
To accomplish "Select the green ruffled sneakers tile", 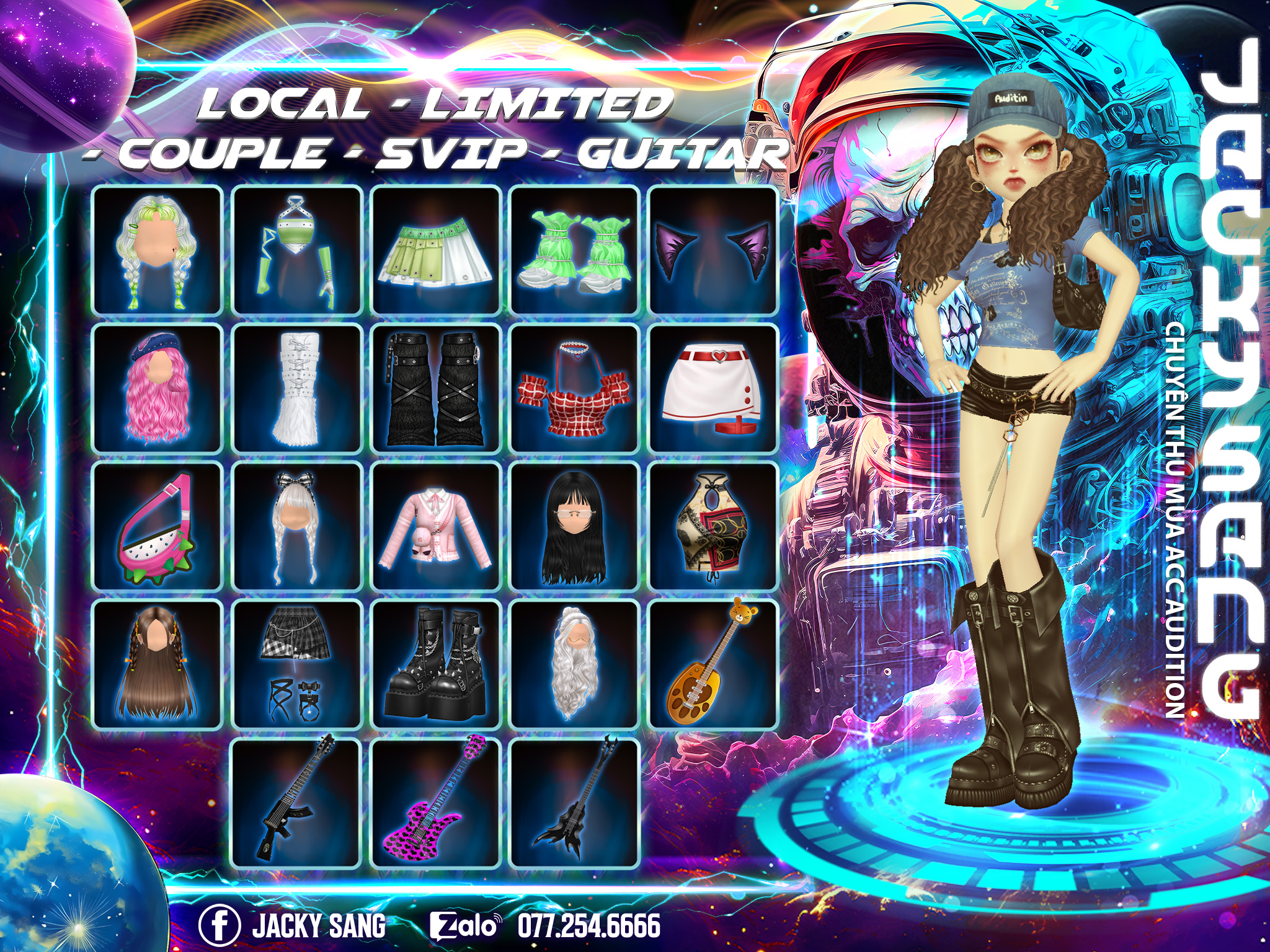I will click(575, 250).
